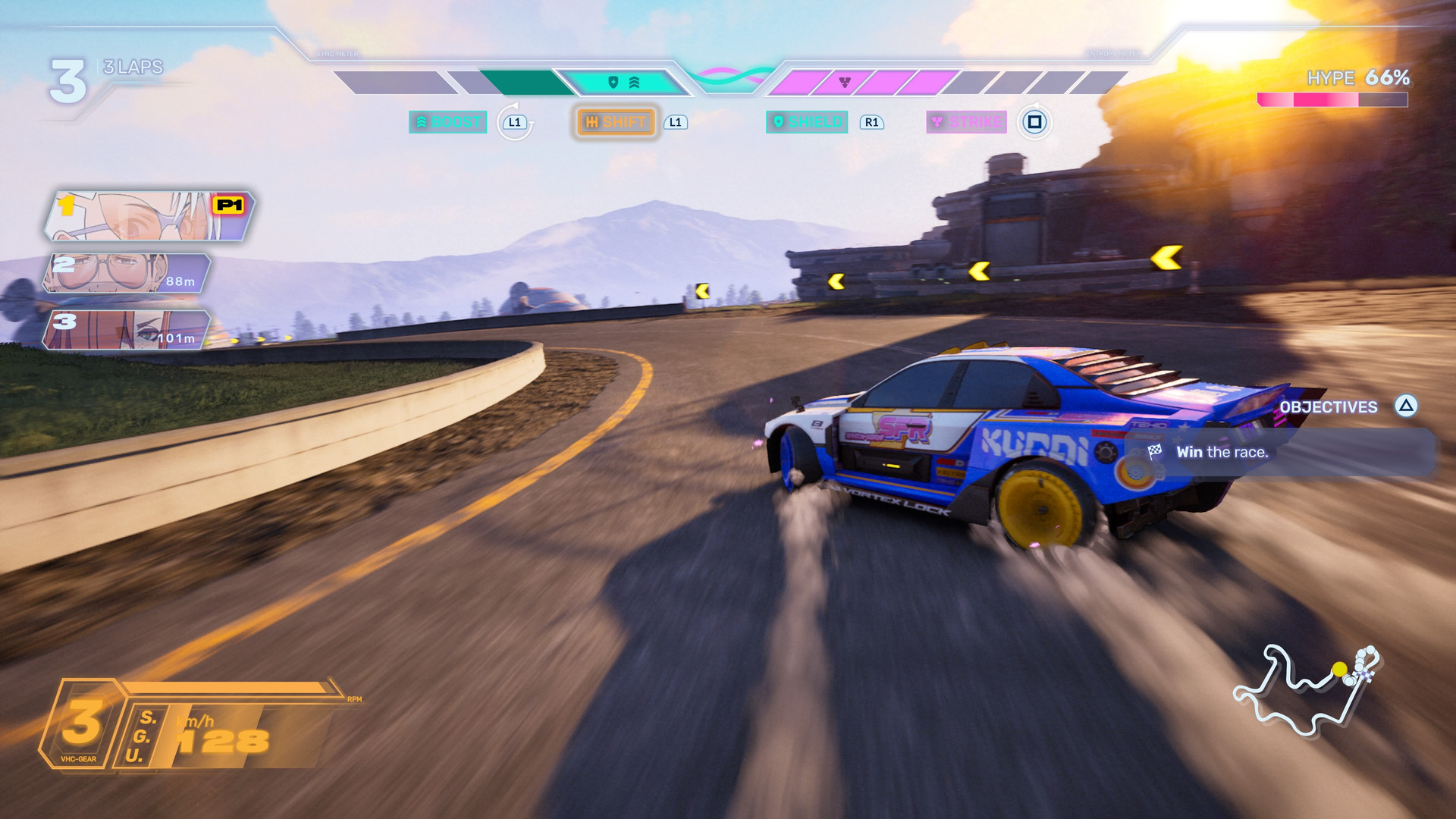Image resolution: width=1456 pixels, height=819 pixels.
Task: Select the third-place racer portrait
Action: pos(126,330)
